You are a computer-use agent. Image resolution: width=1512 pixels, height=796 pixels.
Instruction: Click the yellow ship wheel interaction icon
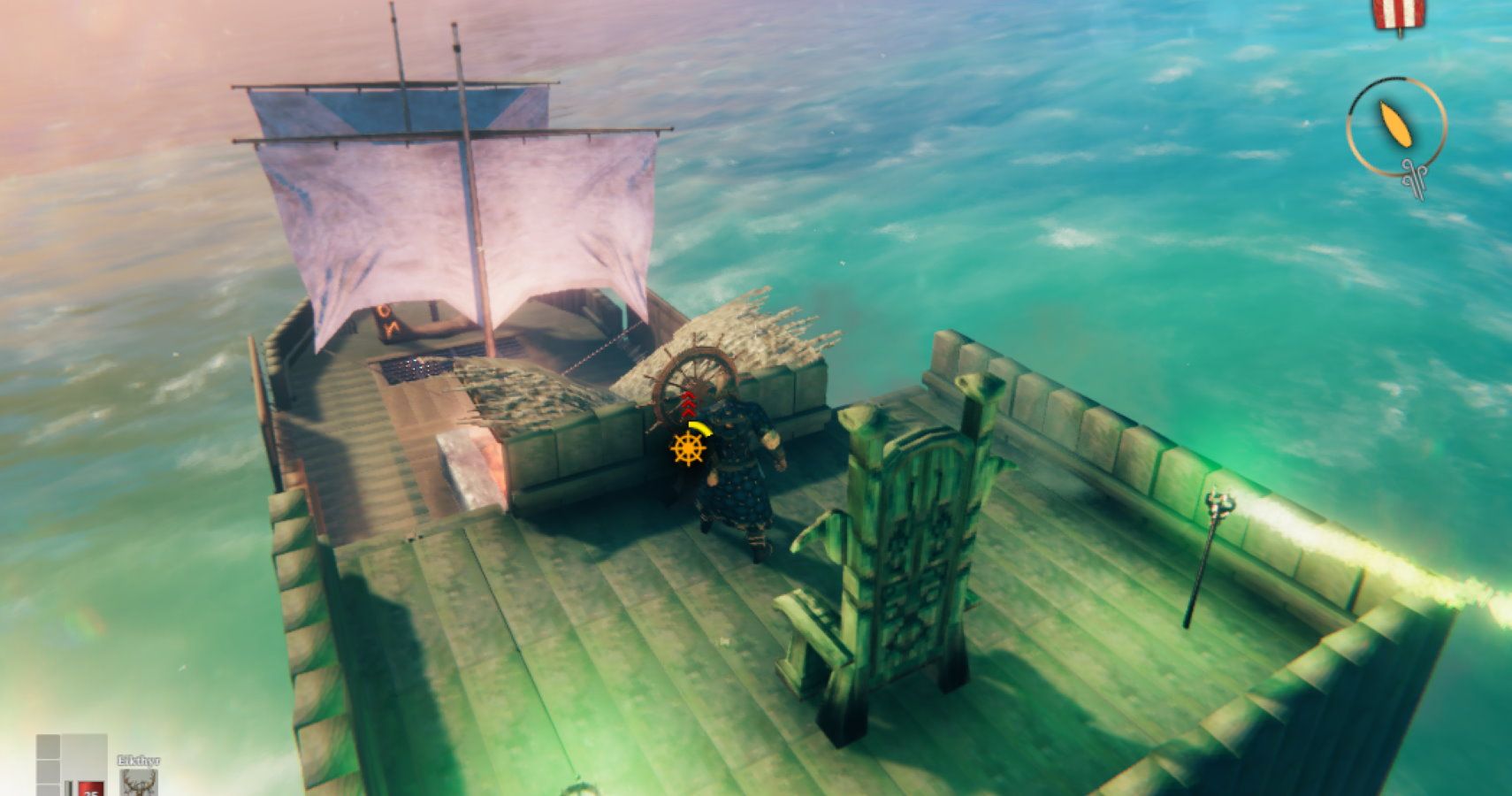coord(688,450)
